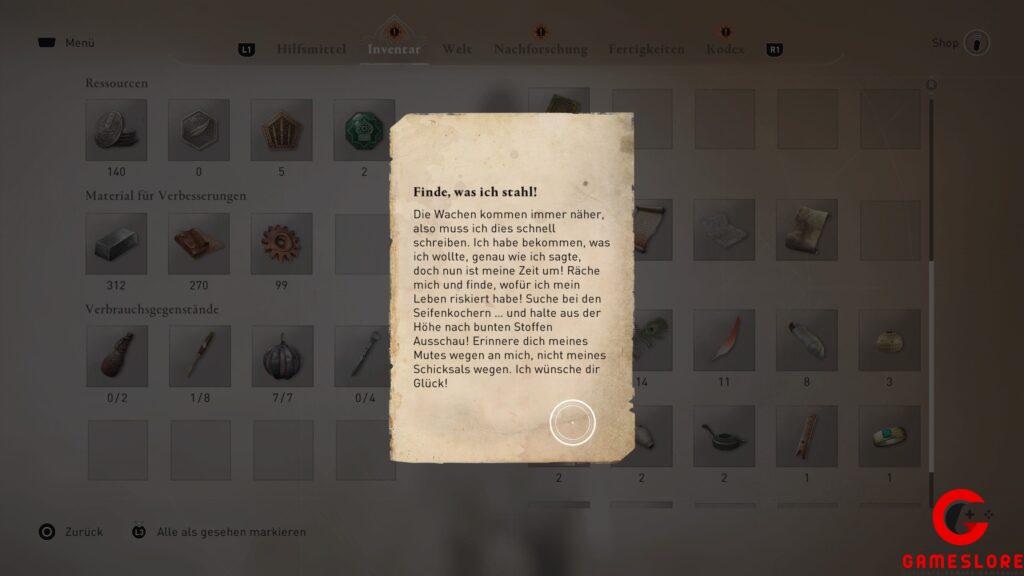
Task: Go to the Nachforschung tab
Action: tap(540, 49)
